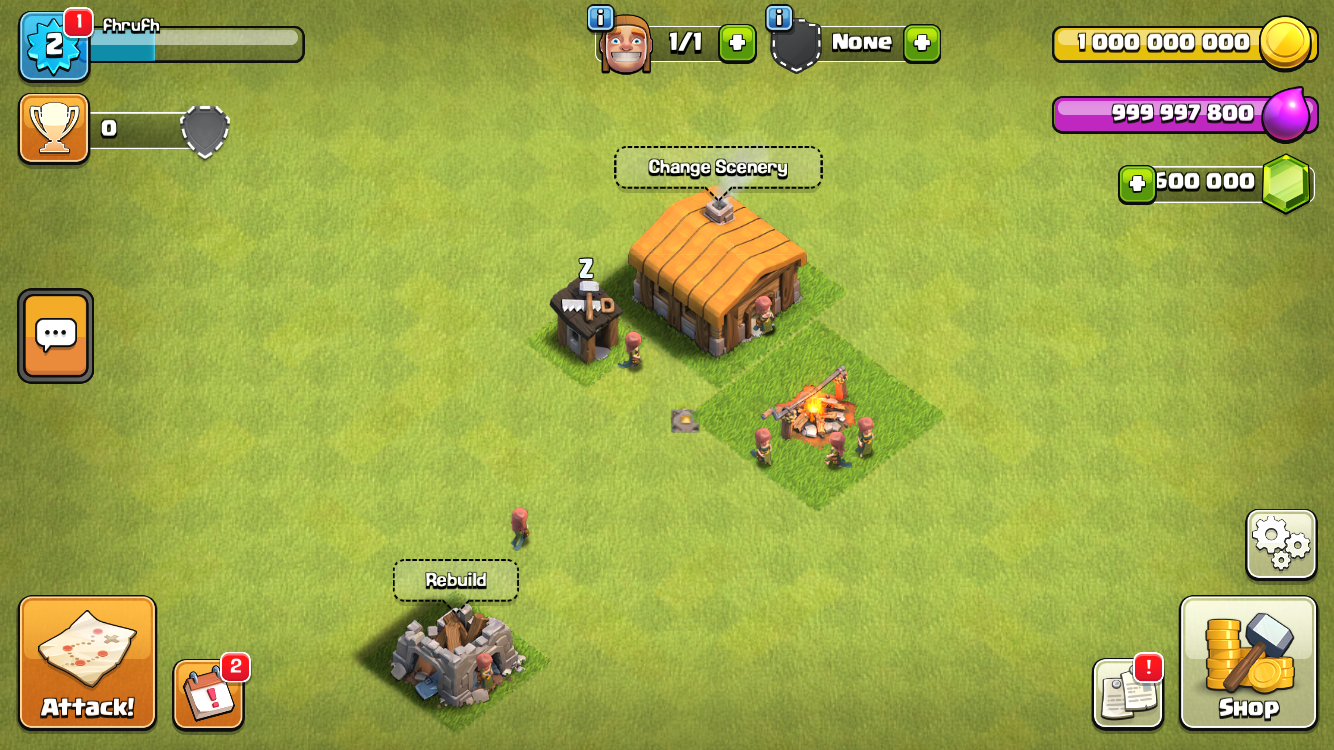This screenshot has width=1334, height=750.
Task: Add more builders with the plus button
Action: 737,43
